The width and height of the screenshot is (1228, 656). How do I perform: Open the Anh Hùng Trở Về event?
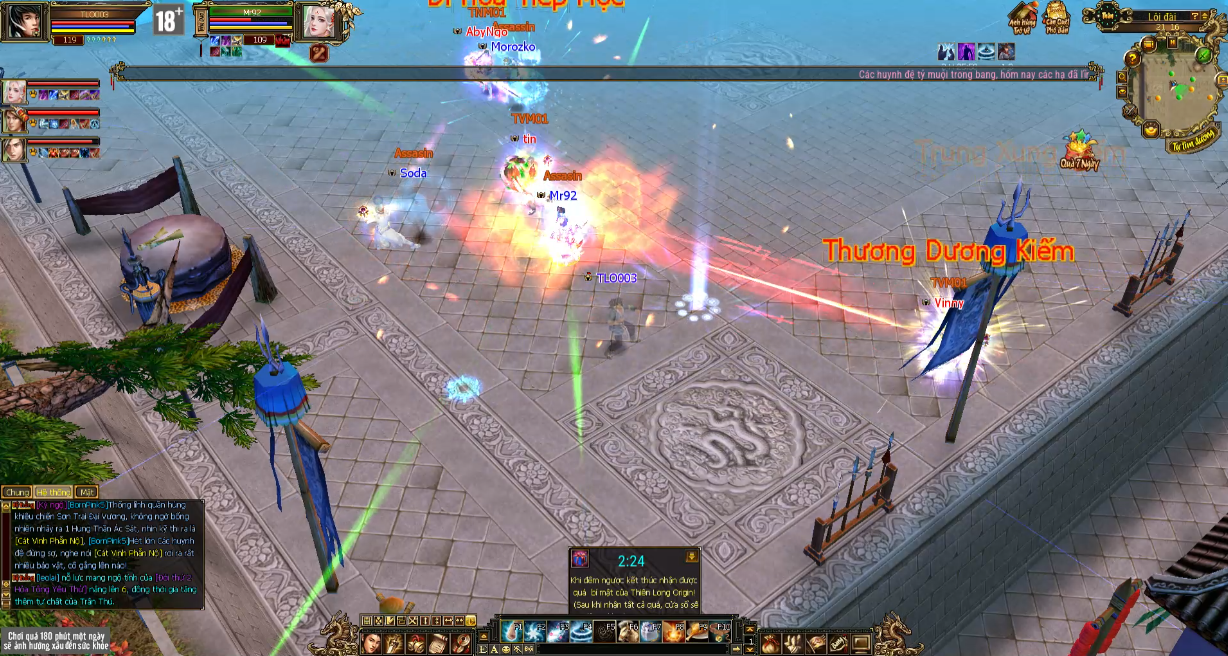coord(1021,17)
